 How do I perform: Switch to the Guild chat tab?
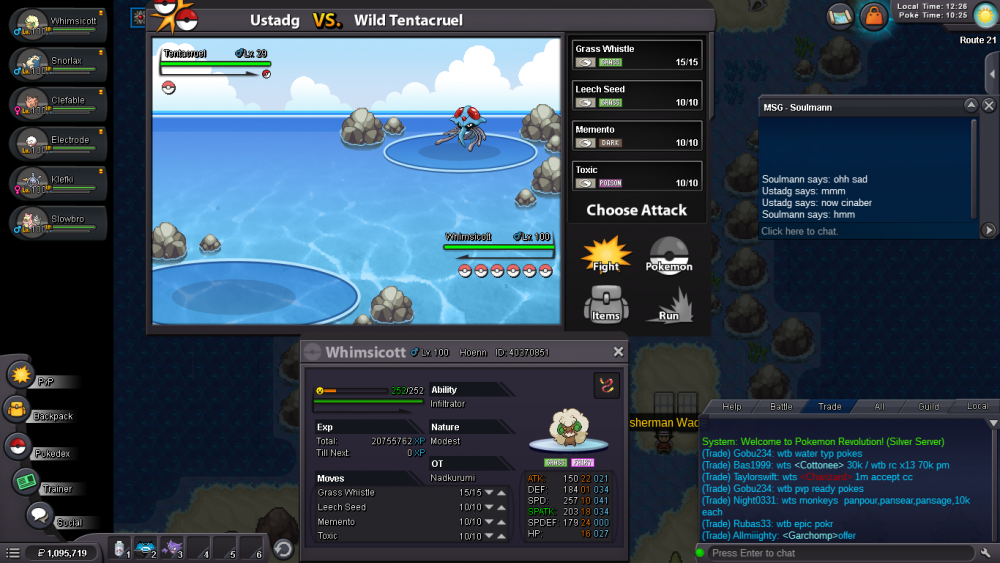(929, 407)
